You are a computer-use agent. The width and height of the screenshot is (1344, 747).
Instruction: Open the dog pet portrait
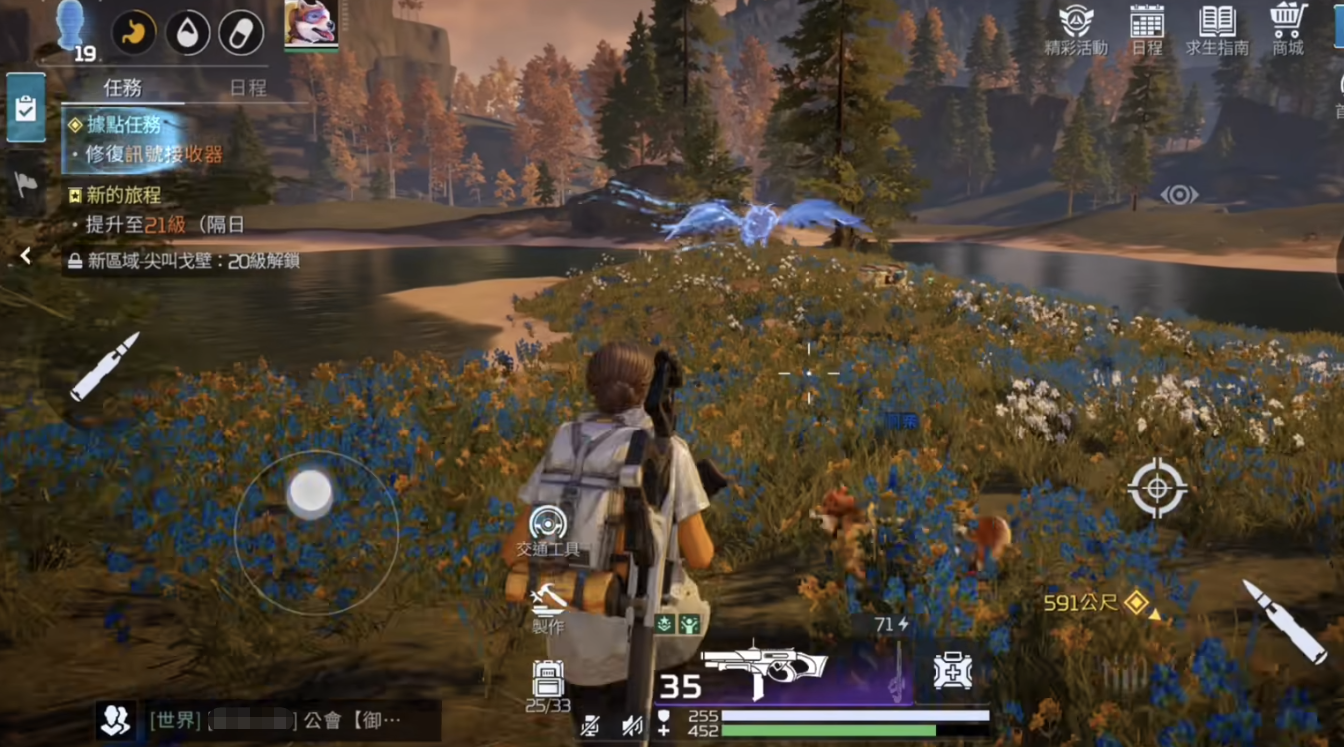[x=310, y=24]
